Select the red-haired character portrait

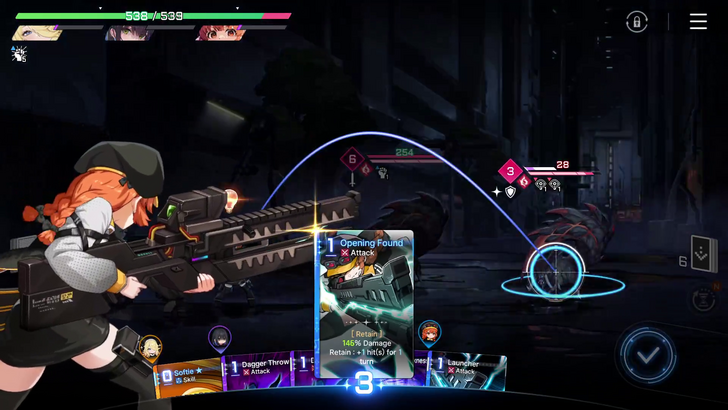click(x=222, y=33)
